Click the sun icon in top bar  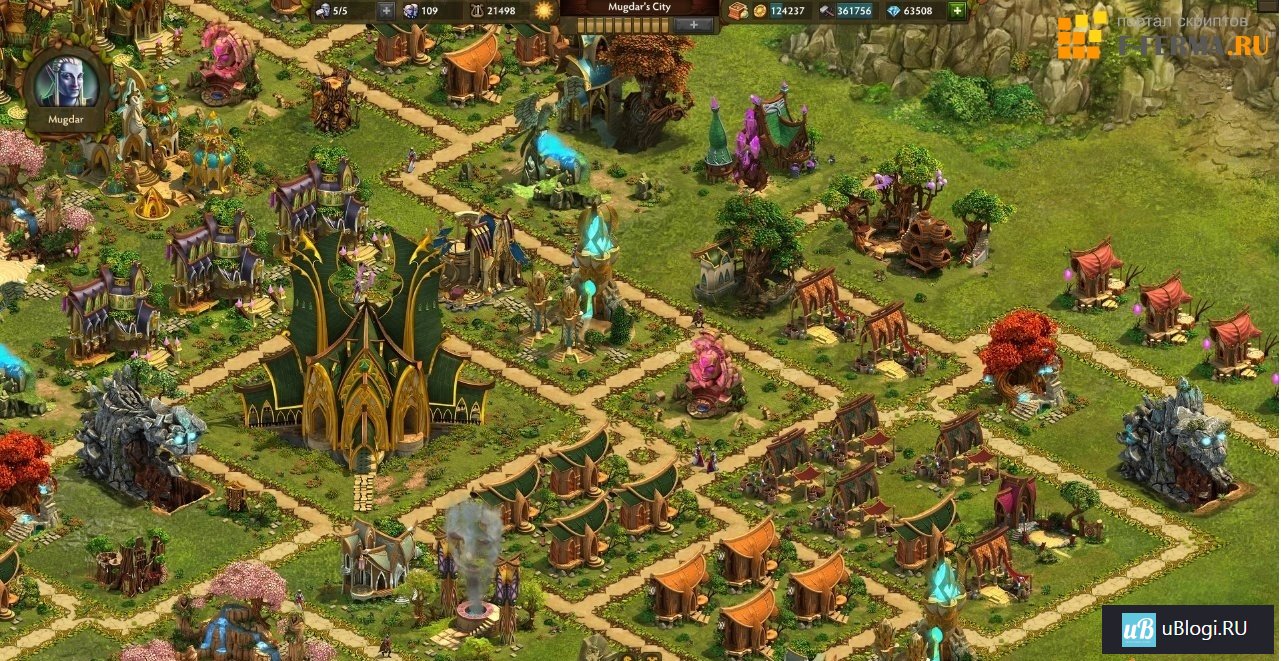point(545,11)
